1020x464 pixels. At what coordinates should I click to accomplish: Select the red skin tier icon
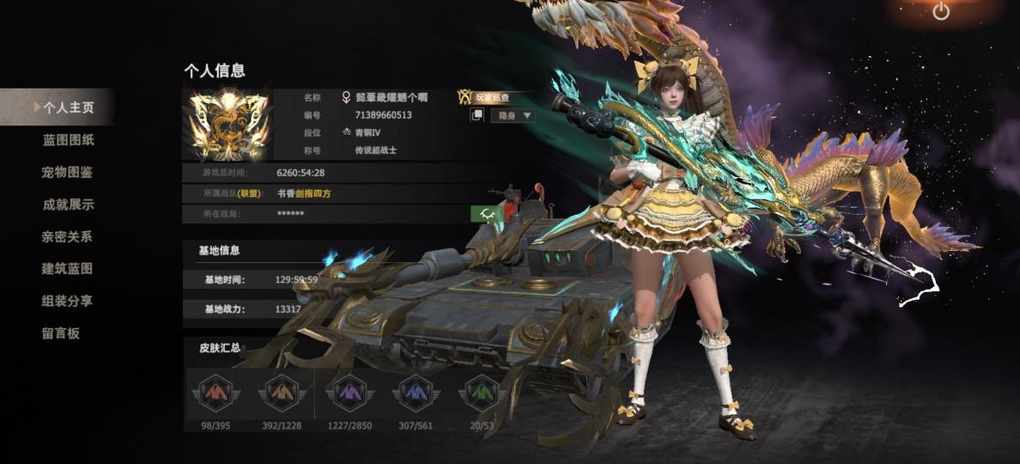[216, 393]
